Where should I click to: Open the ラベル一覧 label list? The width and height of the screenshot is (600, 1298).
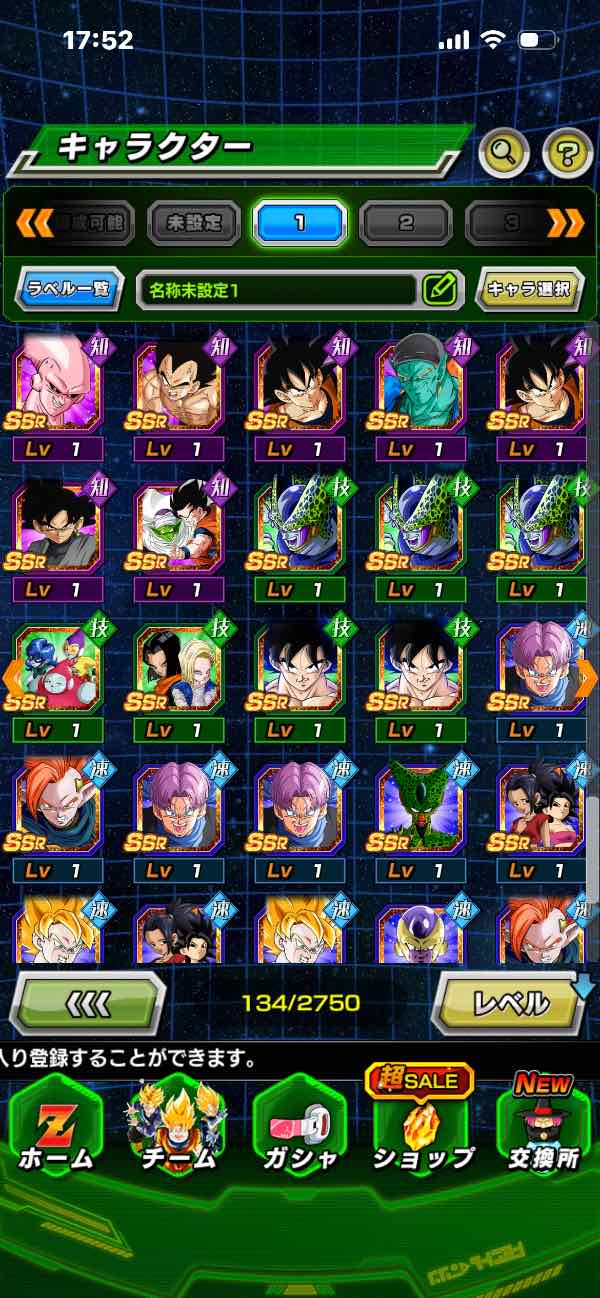click(70, 290)
